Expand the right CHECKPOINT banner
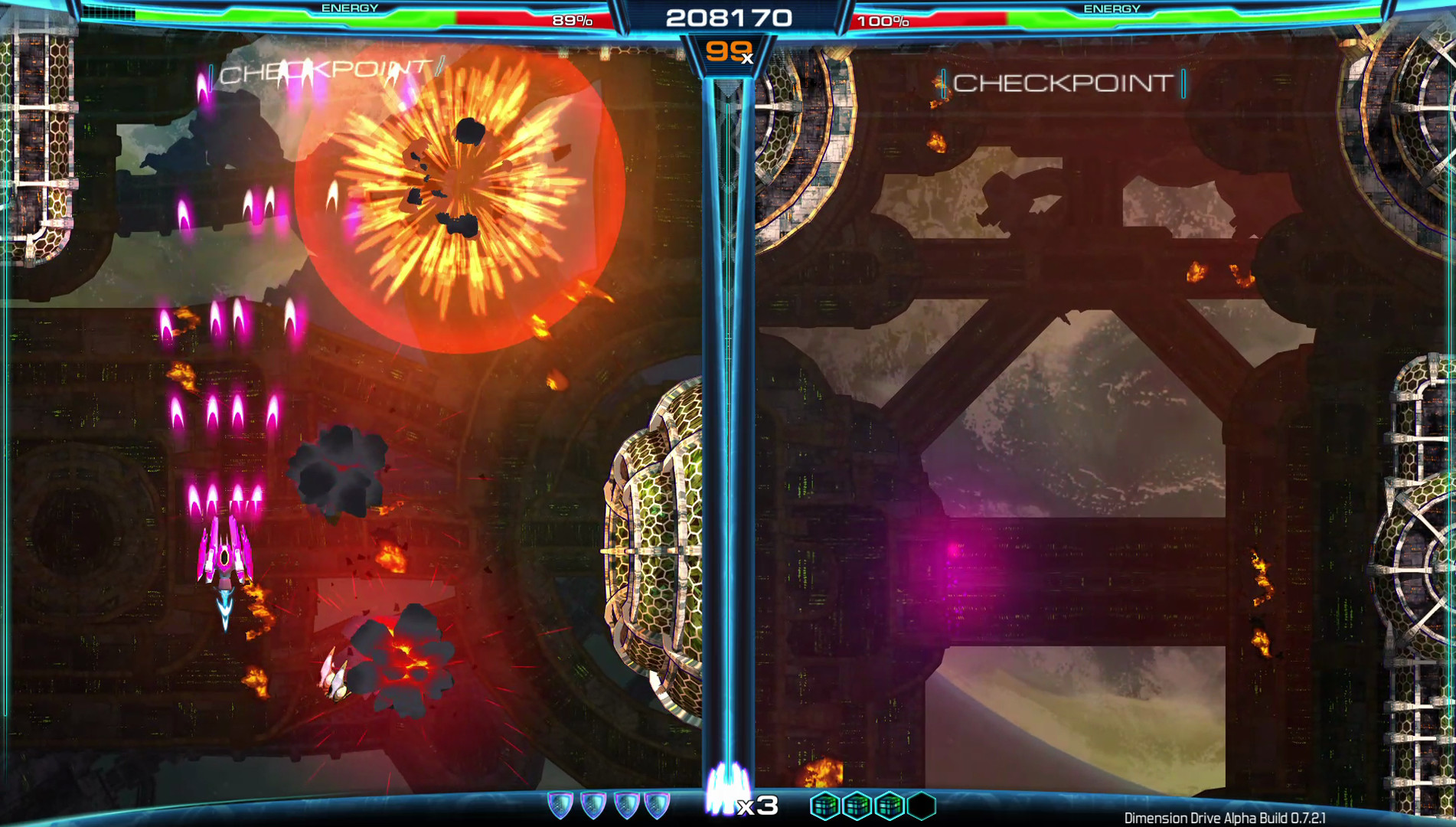Image resolution: width=1456 pixels, height=827 pixels. pyautogui.click(x=1064, y=83)
